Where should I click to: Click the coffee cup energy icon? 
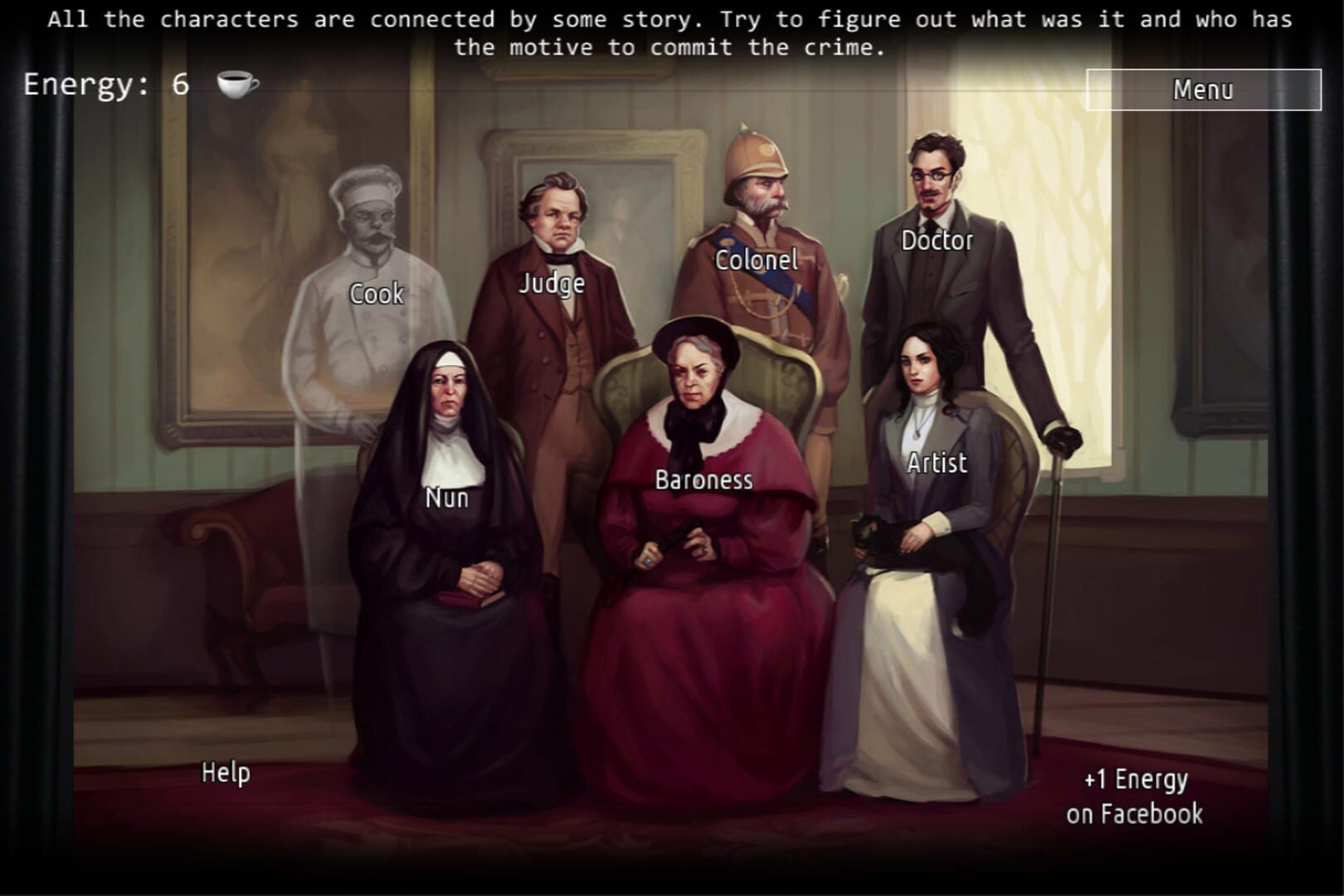[x=235, y=84]
